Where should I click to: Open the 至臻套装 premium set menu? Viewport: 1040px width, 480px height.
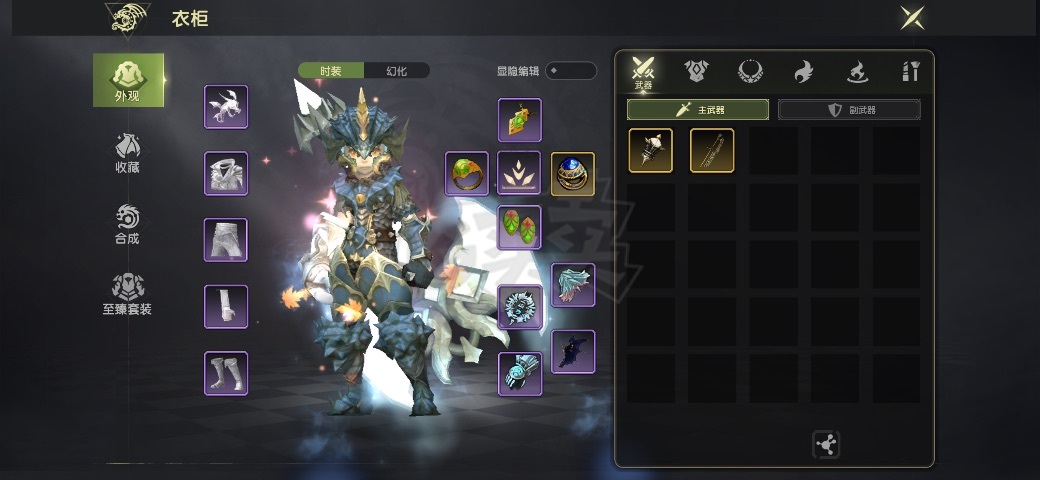point(128,295)
